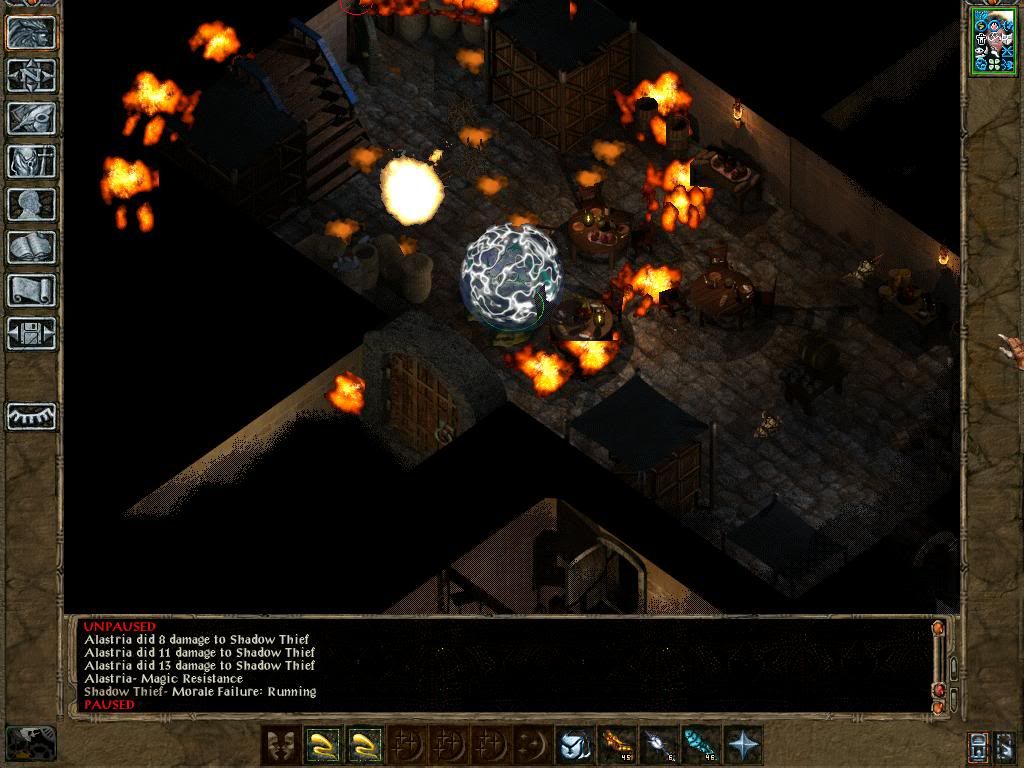This screenshot has width=1024, height=768.
Task: Open the priest scroll
Action: 31,290
